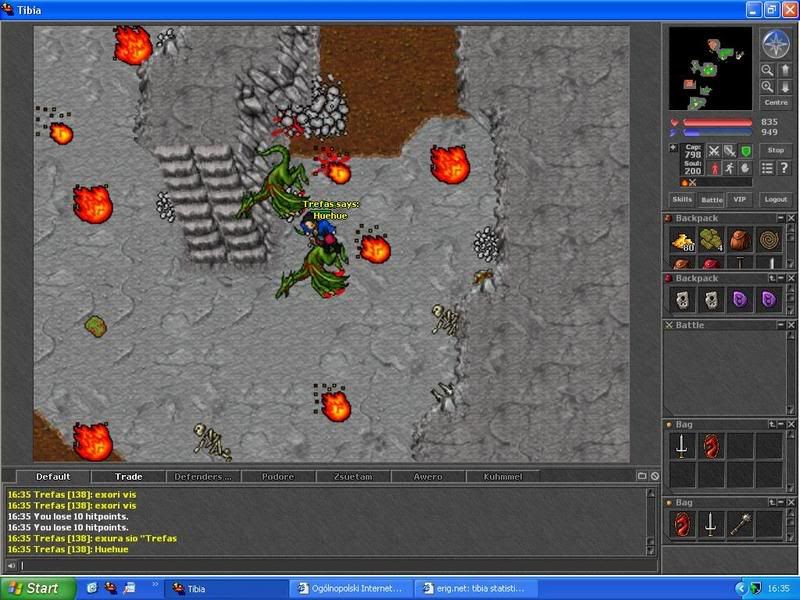
Task: Close the Tibia window
Action: pos(788,10)
